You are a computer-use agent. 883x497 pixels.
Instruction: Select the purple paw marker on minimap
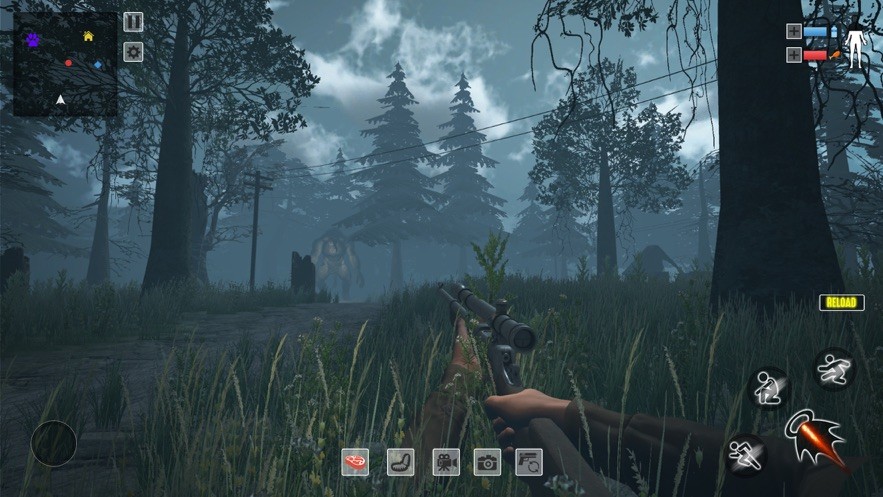coord(33,41)
